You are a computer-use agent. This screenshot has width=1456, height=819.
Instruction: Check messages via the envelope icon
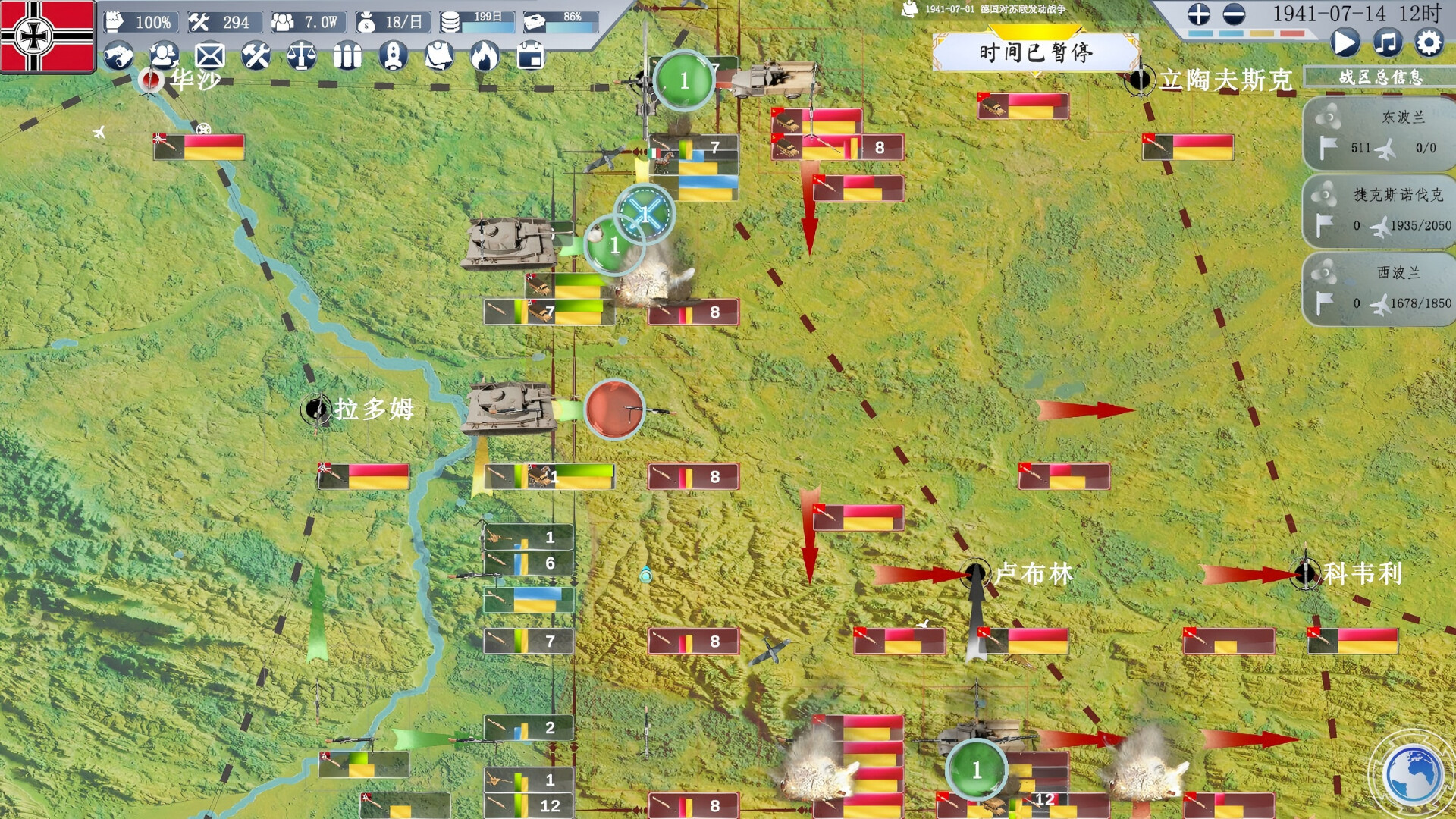[x=210, y=55]
